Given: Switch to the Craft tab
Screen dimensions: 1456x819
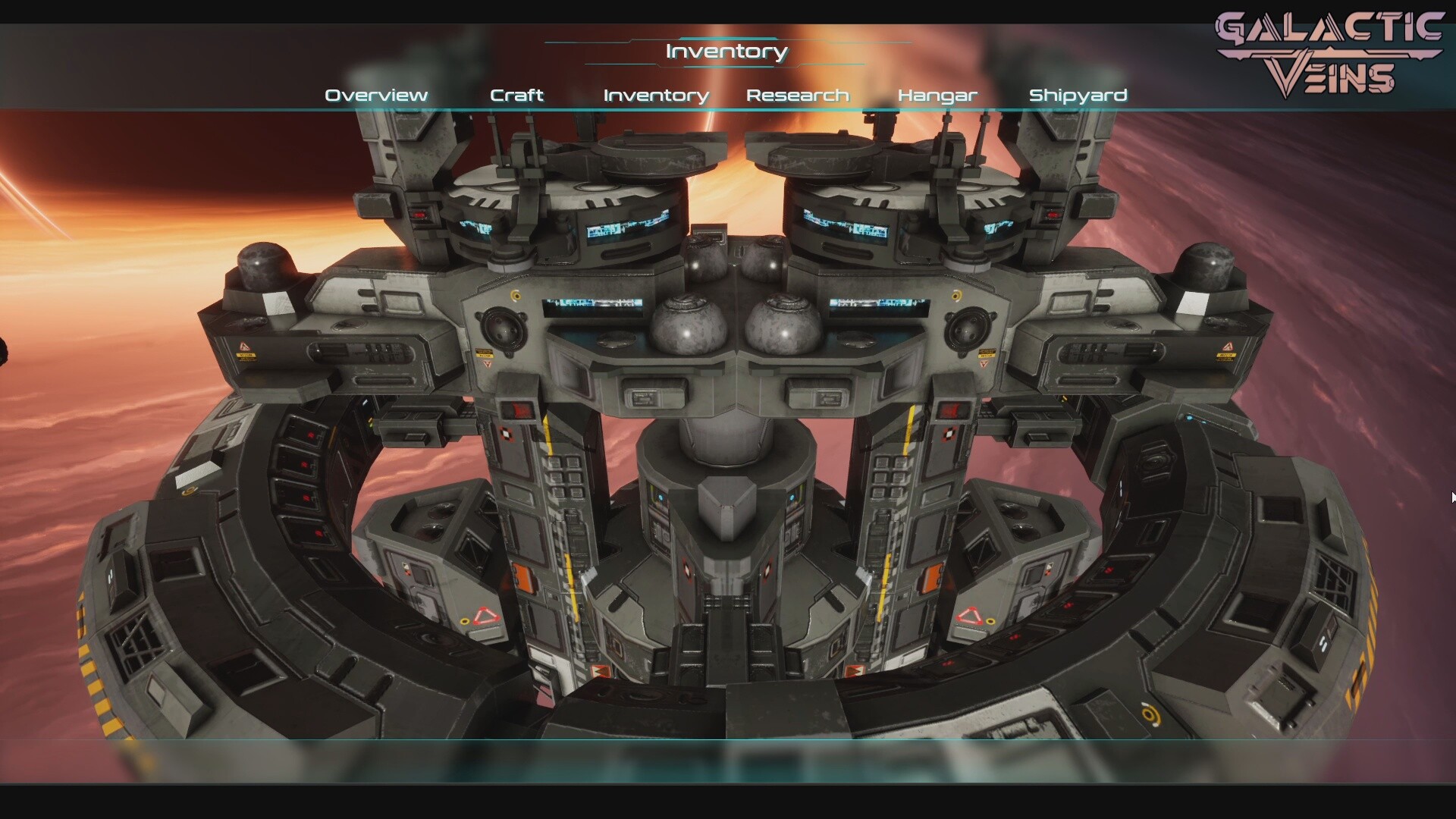Looking at the screenshot, I should (x=516, y=96).
